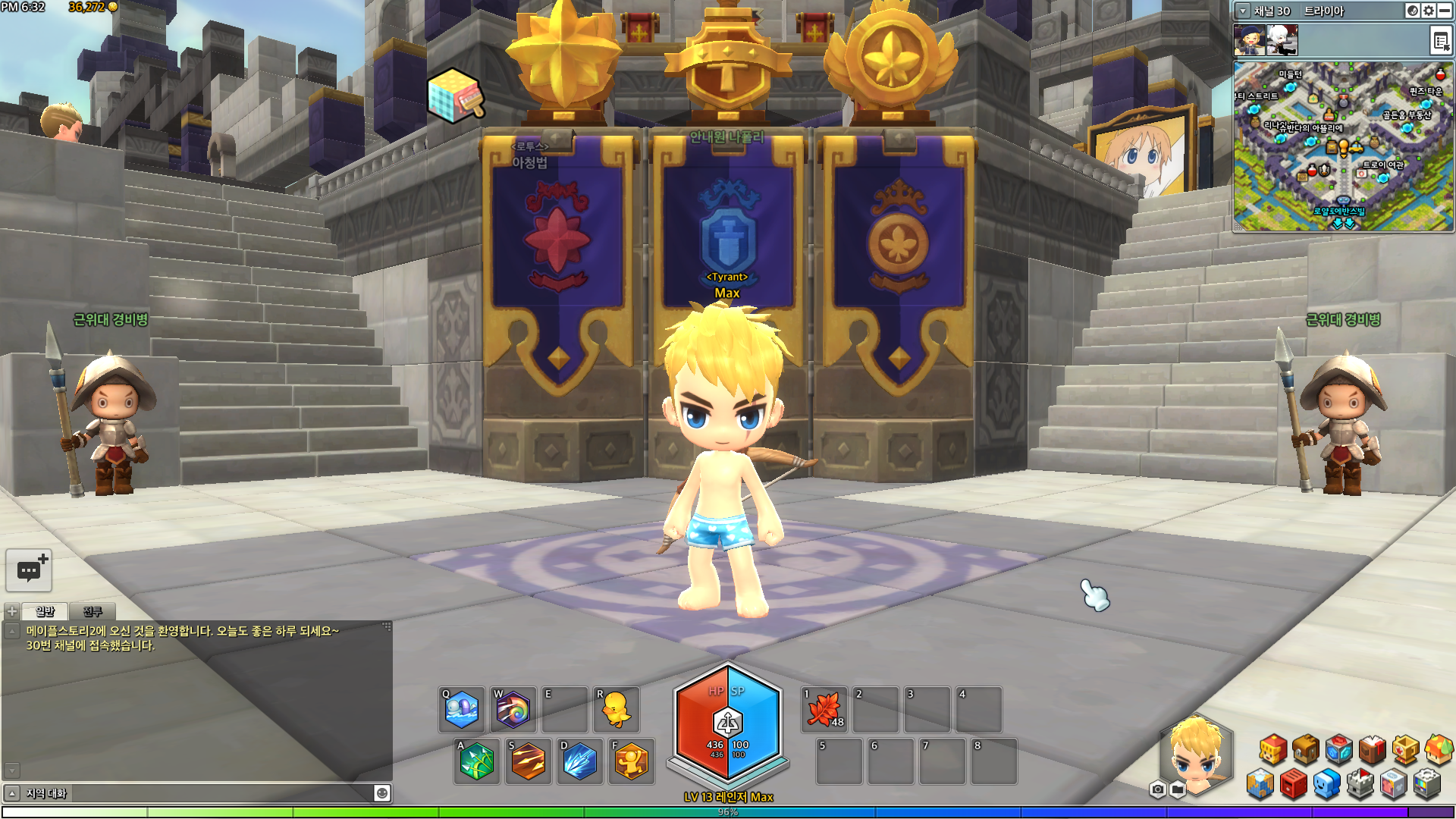
Task: Use the red maple leaf item
Action: pos(824,710)
